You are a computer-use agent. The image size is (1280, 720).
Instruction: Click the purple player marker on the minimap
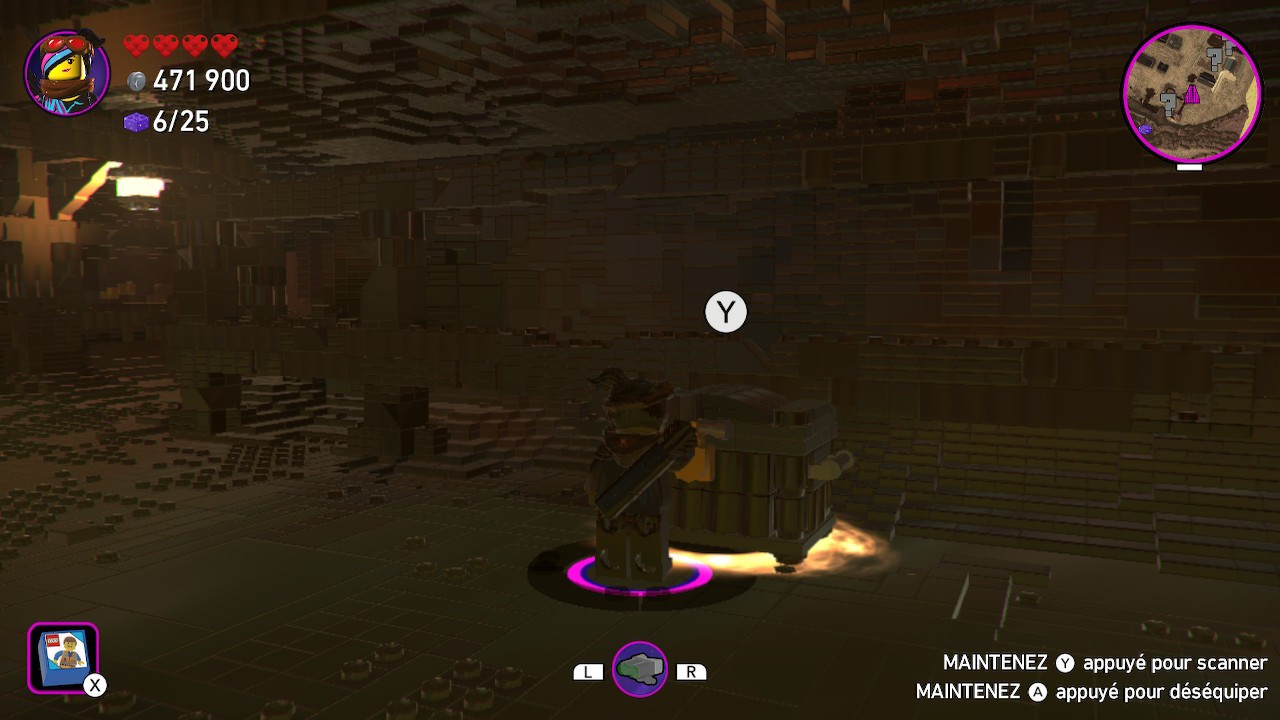click(x=1192, y=93)
